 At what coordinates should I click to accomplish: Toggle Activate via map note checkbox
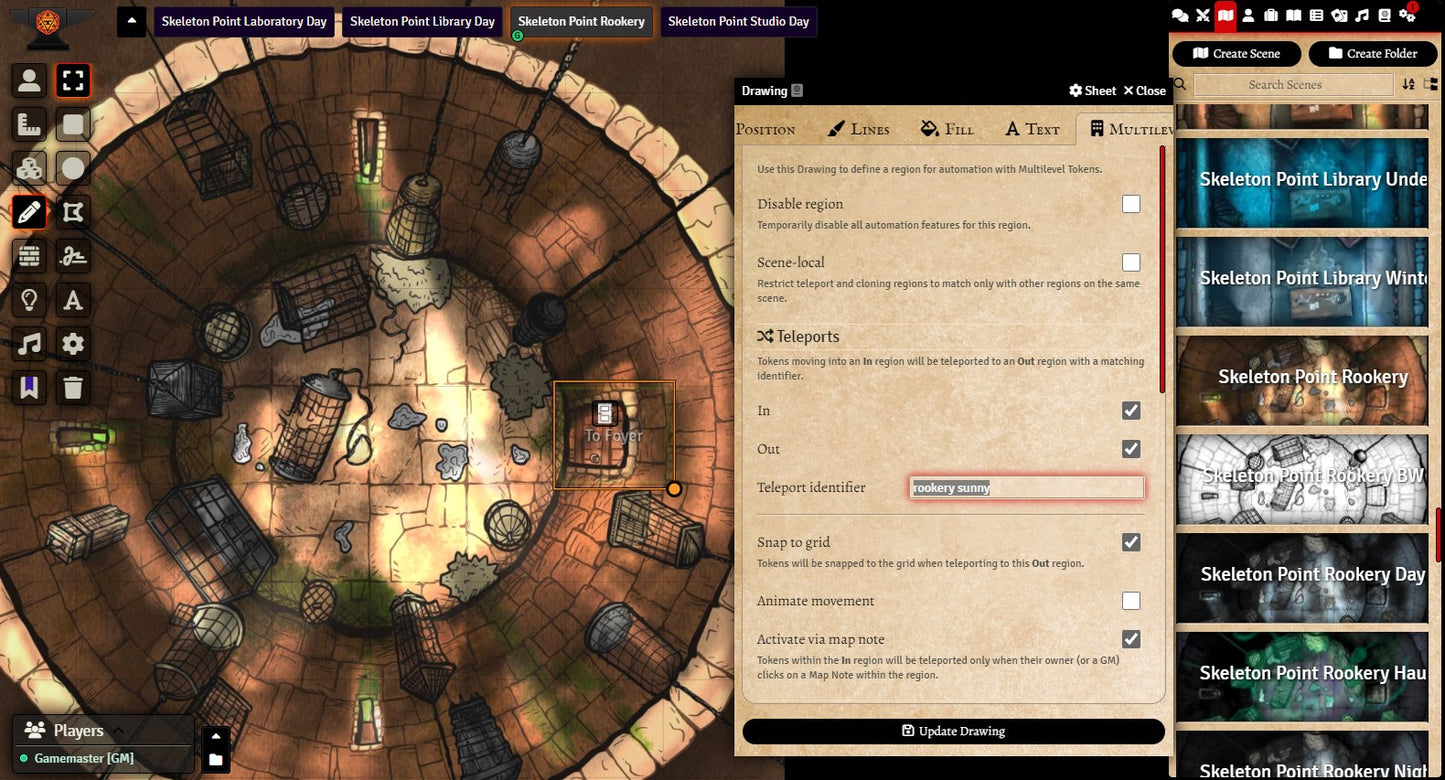click(1131, 639)
